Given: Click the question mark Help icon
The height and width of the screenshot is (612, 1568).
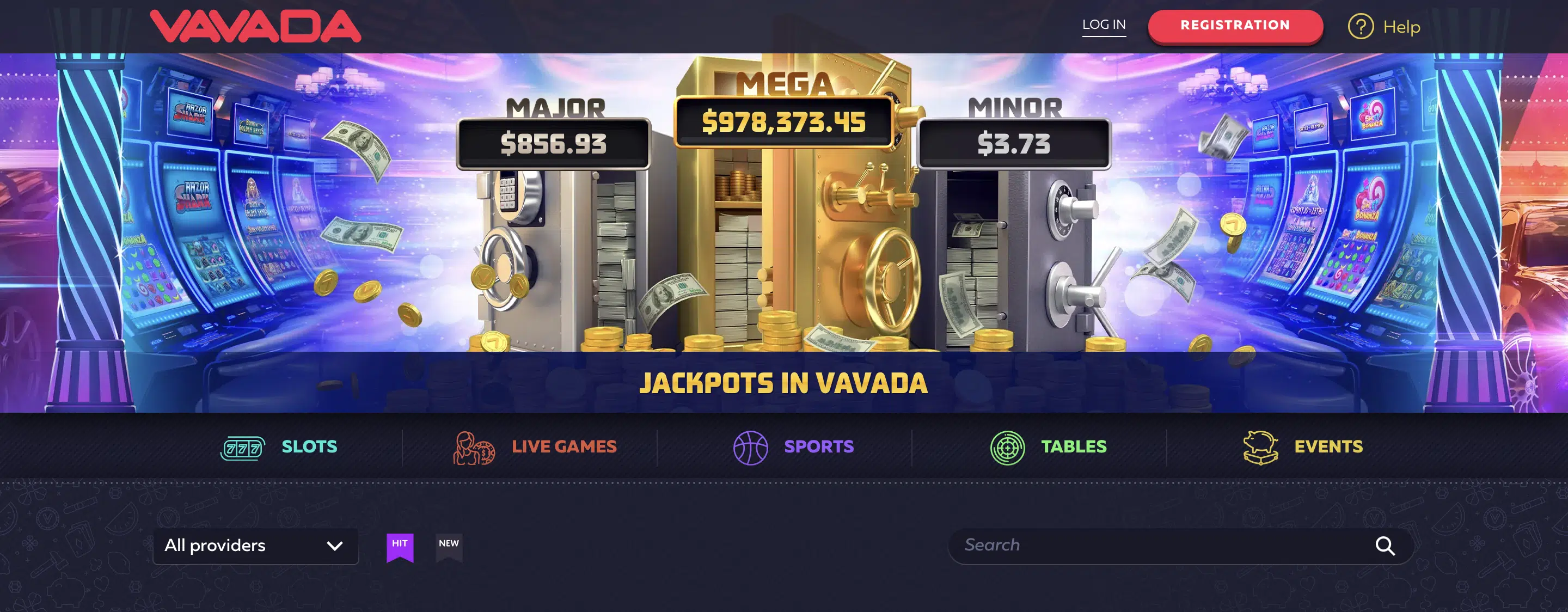Looking at the screenshot, I should click(1361, 26).
